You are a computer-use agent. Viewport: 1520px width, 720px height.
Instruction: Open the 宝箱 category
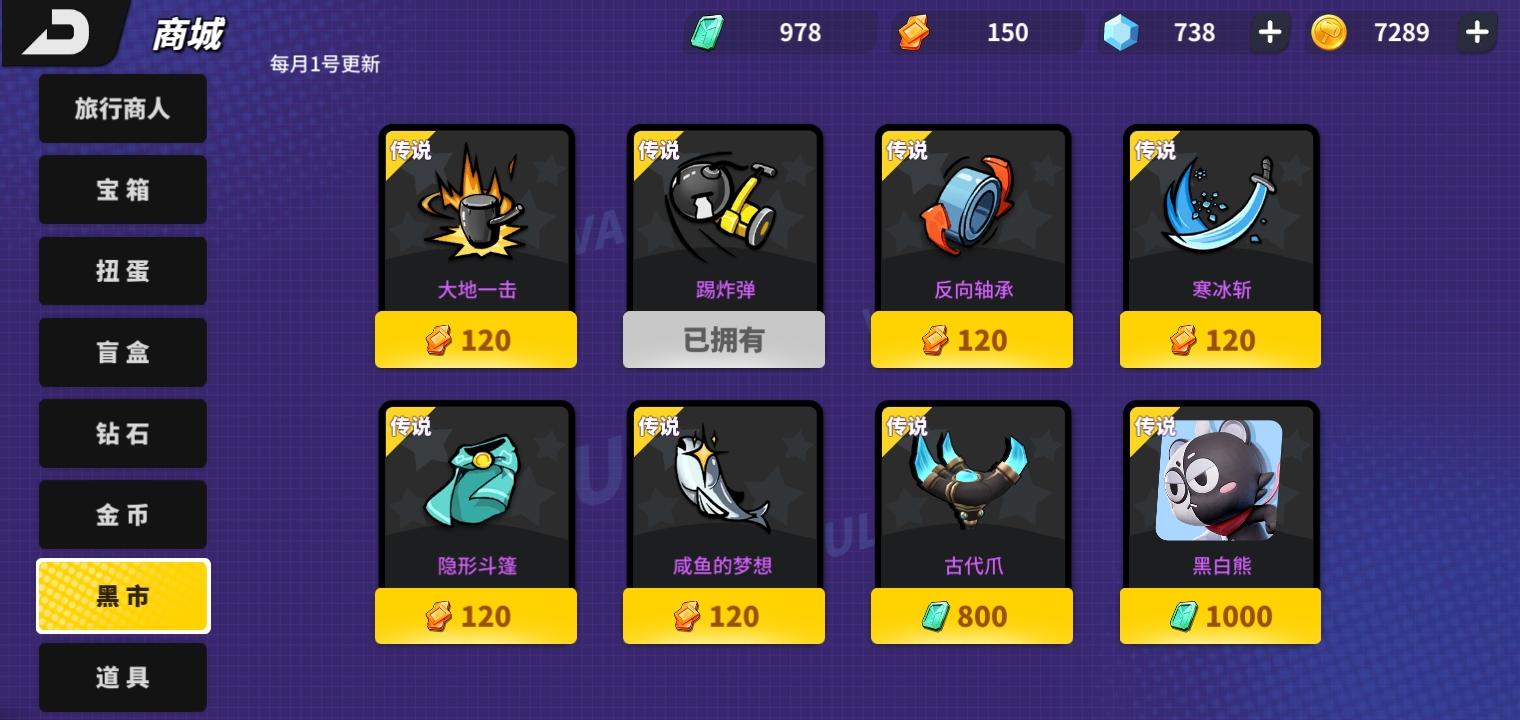[122, 189]
